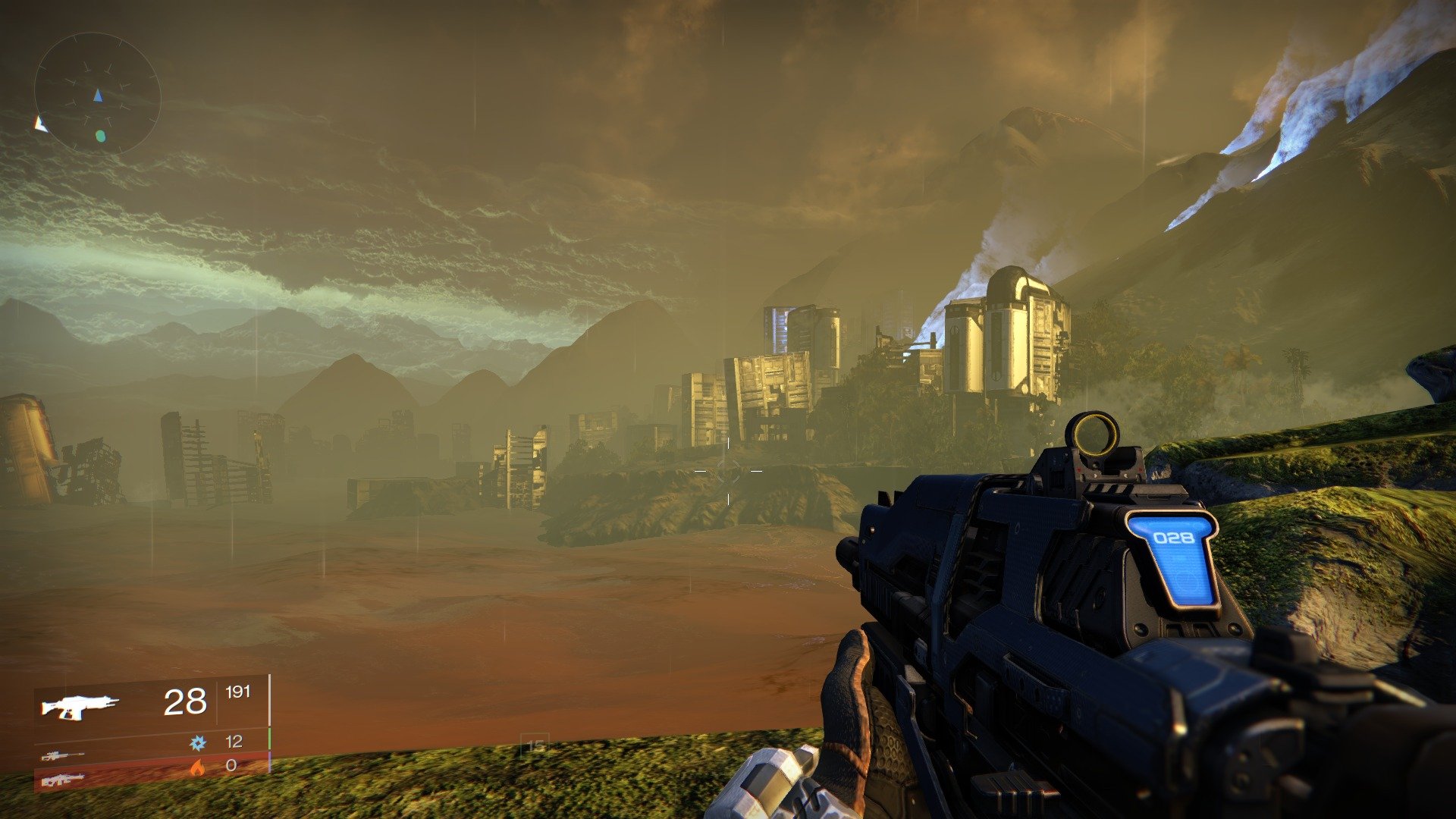Image resolution: width=1456 pixels, height=819 pixels.
Task: Expand the ammo reserves display showing 191
Action: pyautogui.click(x=238, y=692)
